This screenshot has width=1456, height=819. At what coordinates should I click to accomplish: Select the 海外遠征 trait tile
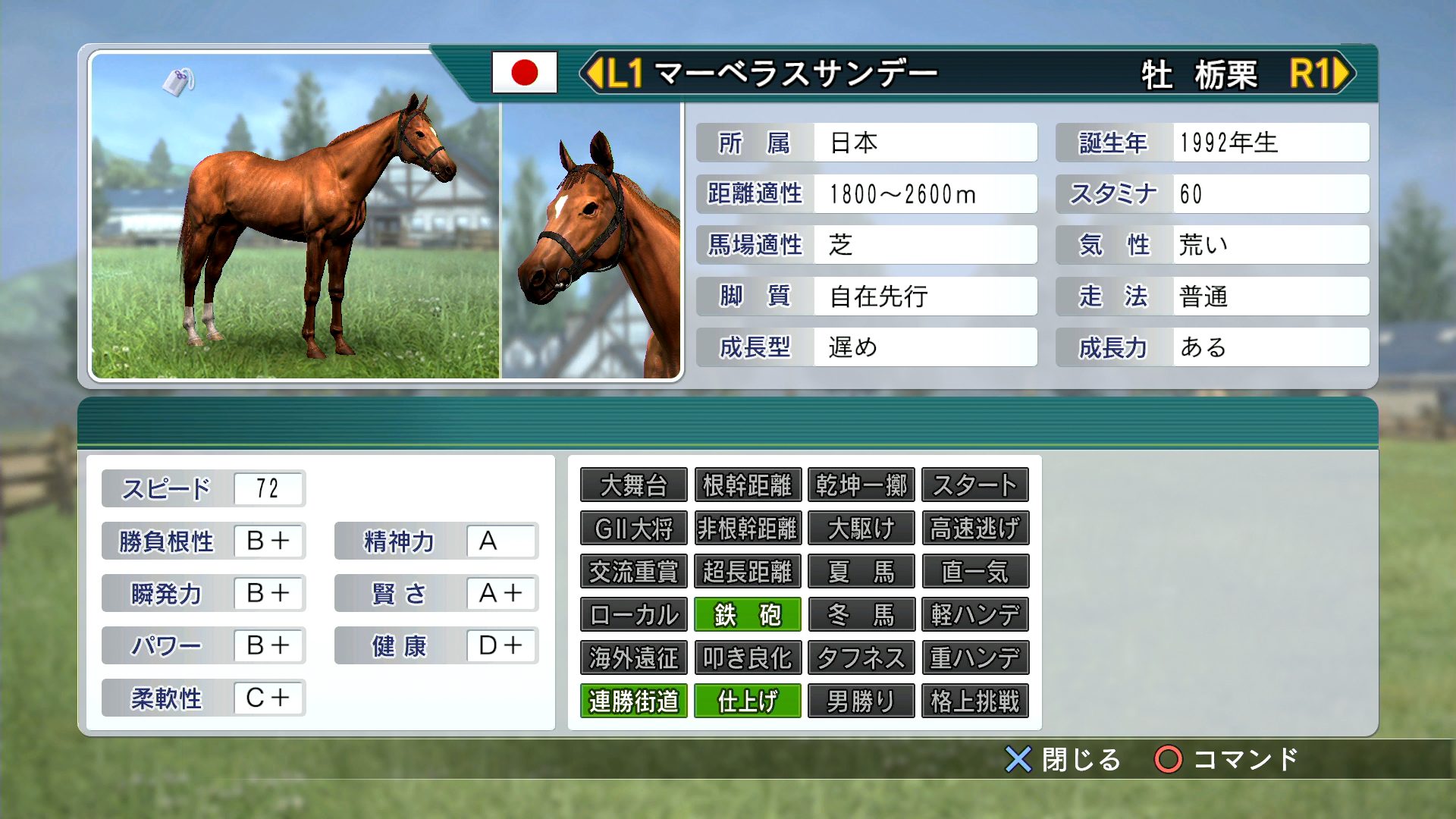[633, 658]
